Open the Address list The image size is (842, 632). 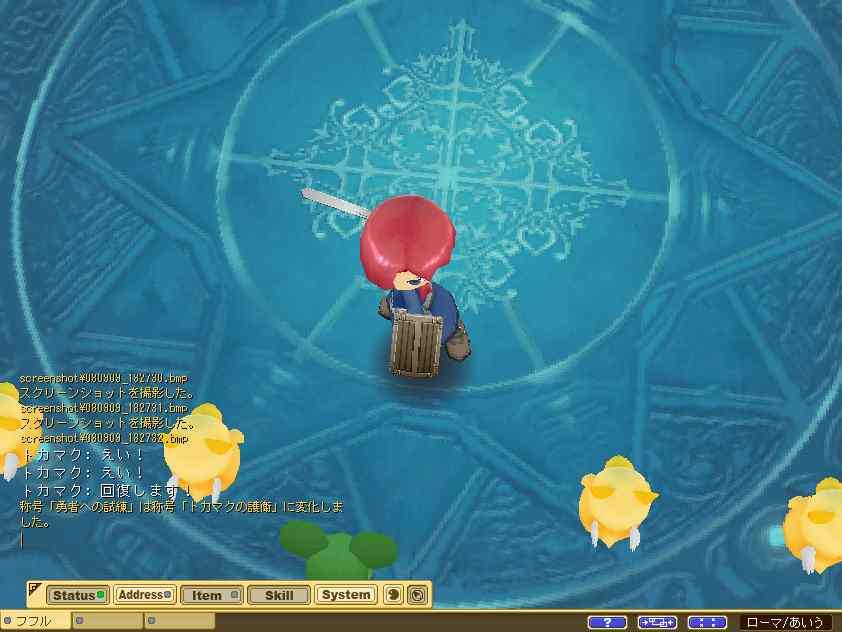click(x=145, y=595)
